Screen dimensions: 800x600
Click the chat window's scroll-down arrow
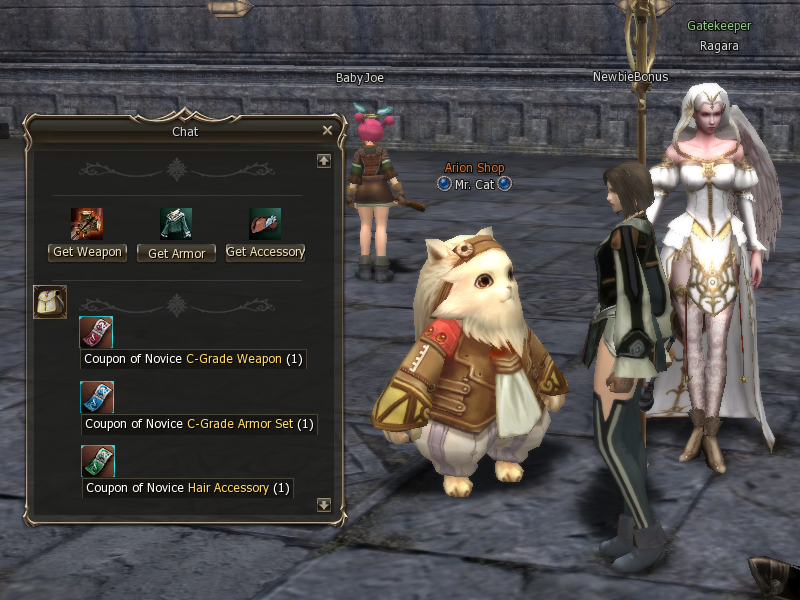pyautogui.click(x=323, y=505)
